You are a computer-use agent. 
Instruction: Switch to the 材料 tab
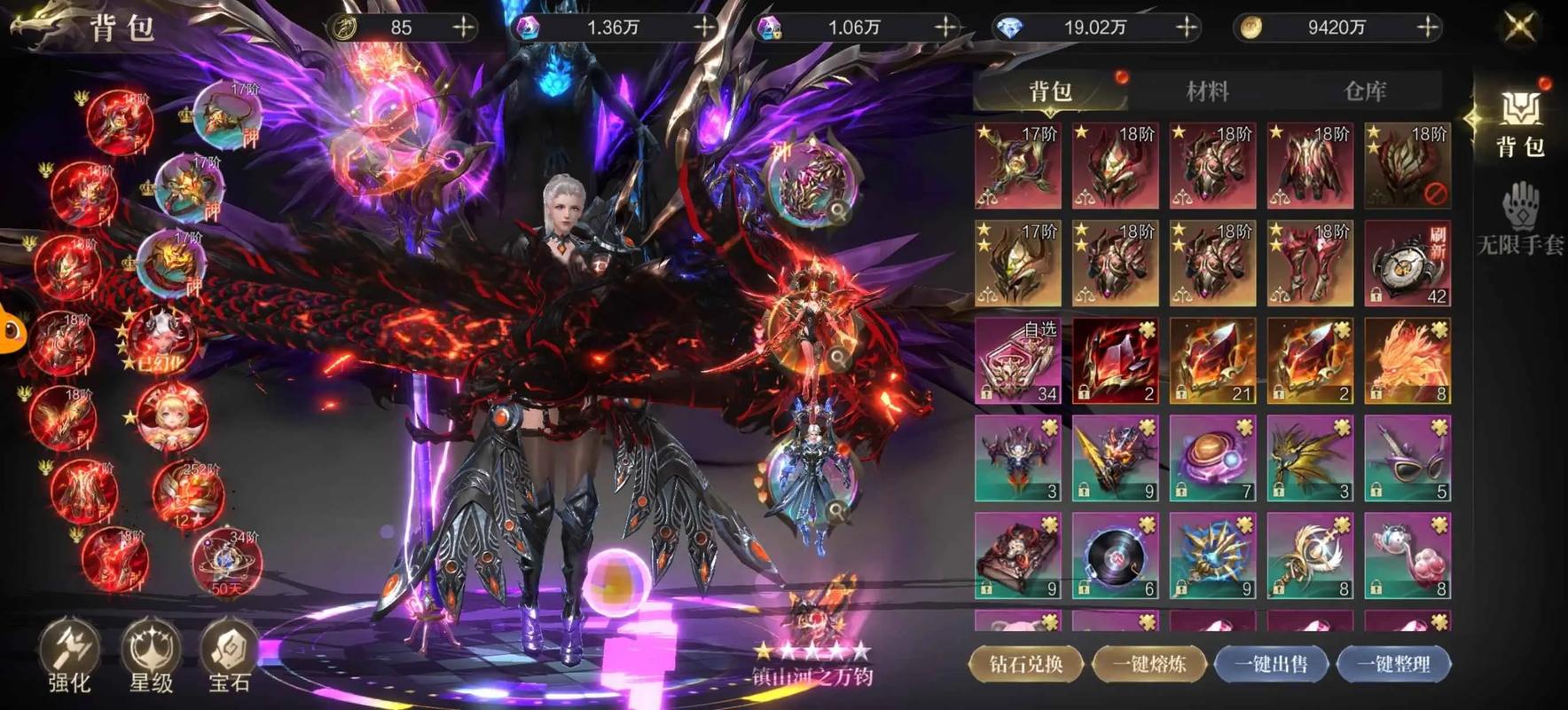[1207, 91]
